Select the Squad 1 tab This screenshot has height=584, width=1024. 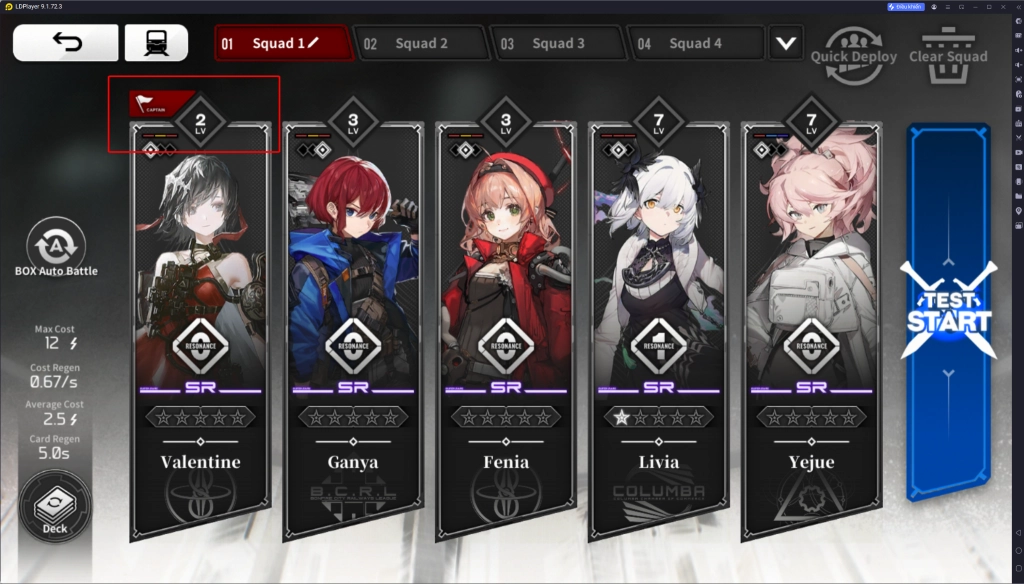tap(283, 44)
